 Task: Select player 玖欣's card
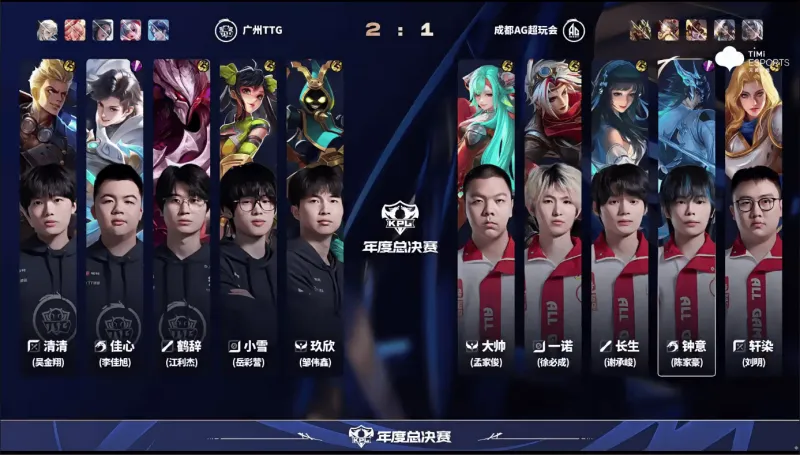(315, 215)
